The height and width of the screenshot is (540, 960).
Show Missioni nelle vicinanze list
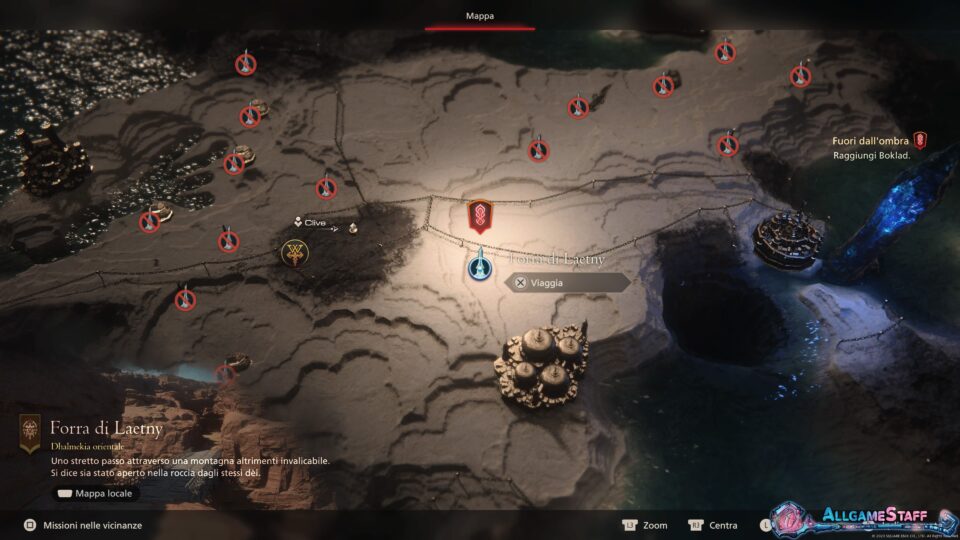(x=84, y=525)
